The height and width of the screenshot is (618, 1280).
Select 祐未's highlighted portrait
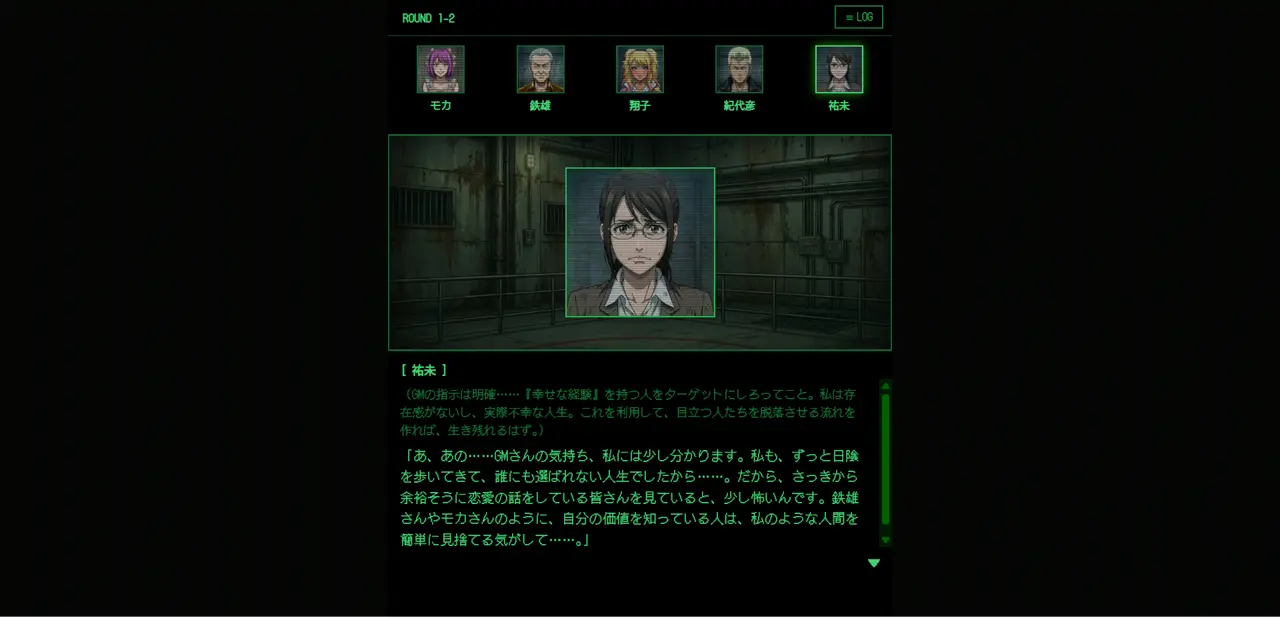click(x=839, y=69)
